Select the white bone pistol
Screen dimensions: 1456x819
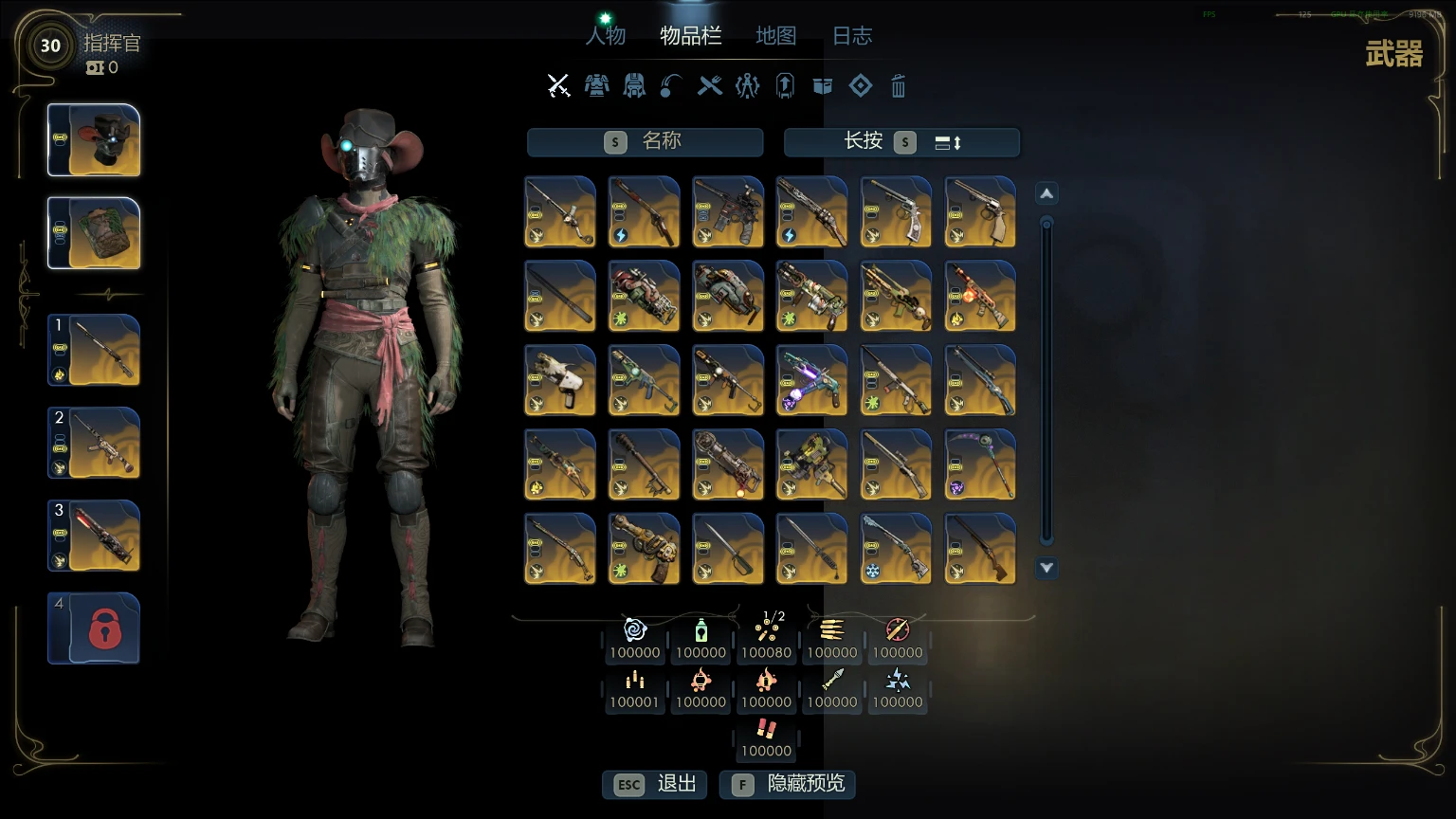click(x=560, y=380)
